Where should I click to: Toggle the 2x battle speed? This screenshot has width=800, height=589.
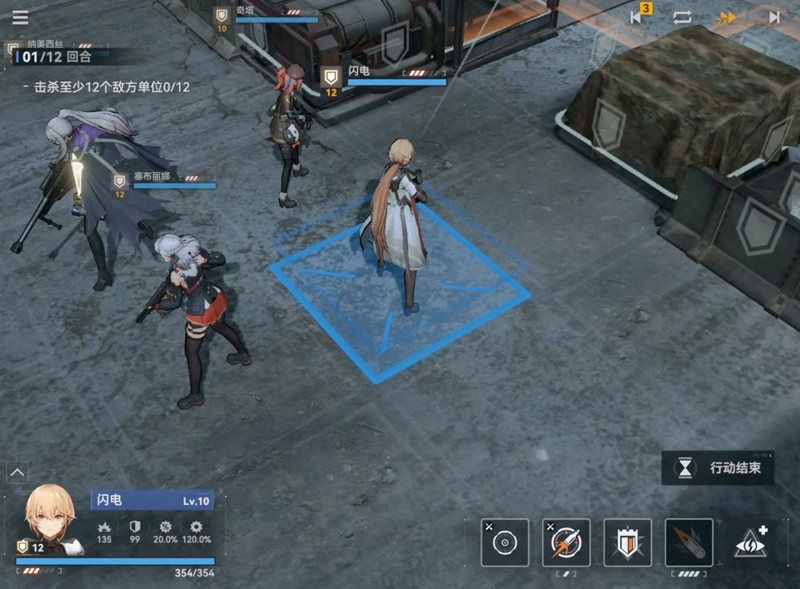[728, 17]
